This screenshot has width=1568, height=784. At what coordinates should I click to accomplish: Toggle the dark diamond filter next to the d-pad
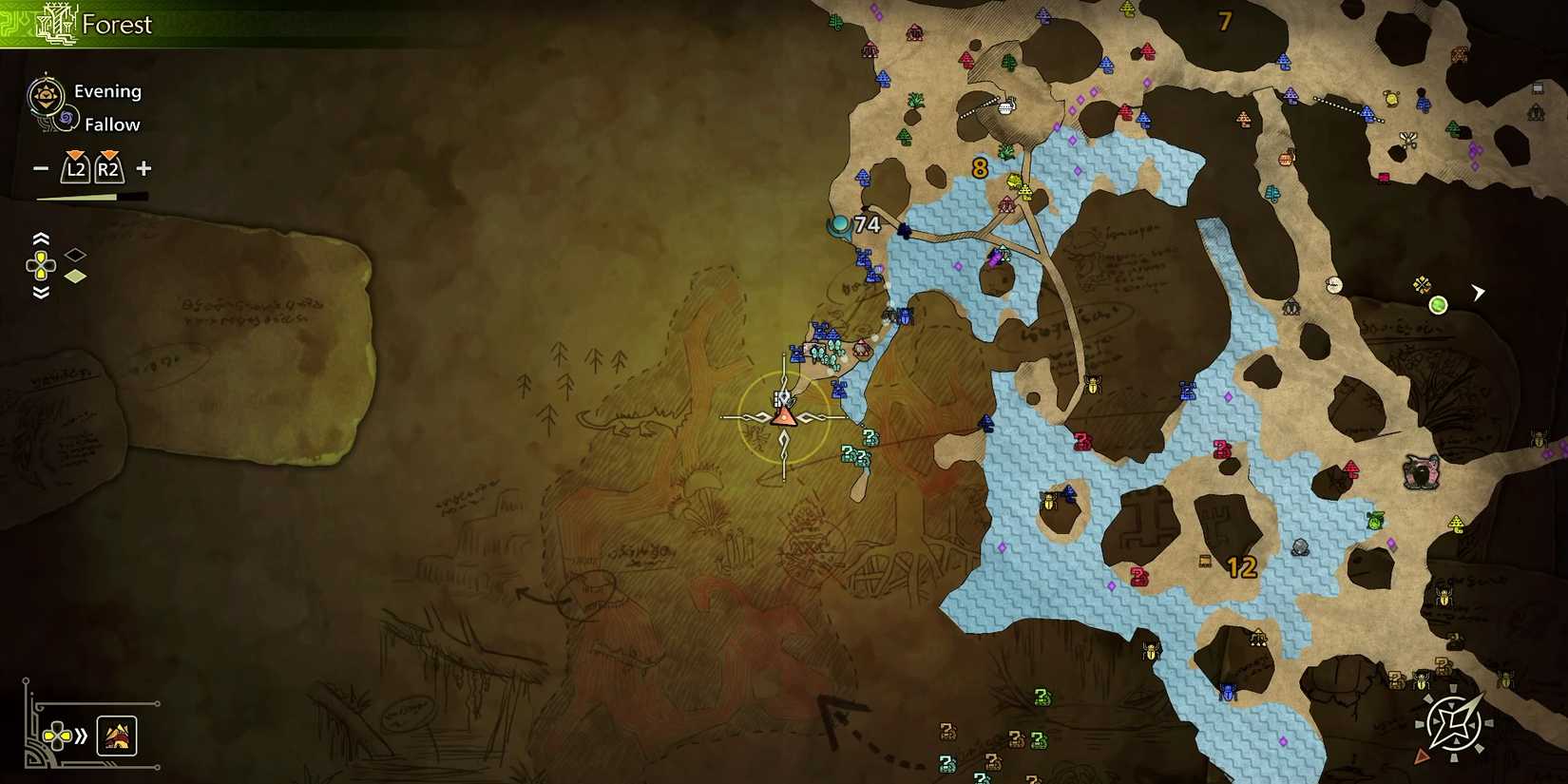pyautogui.click(x=75, y=254)
